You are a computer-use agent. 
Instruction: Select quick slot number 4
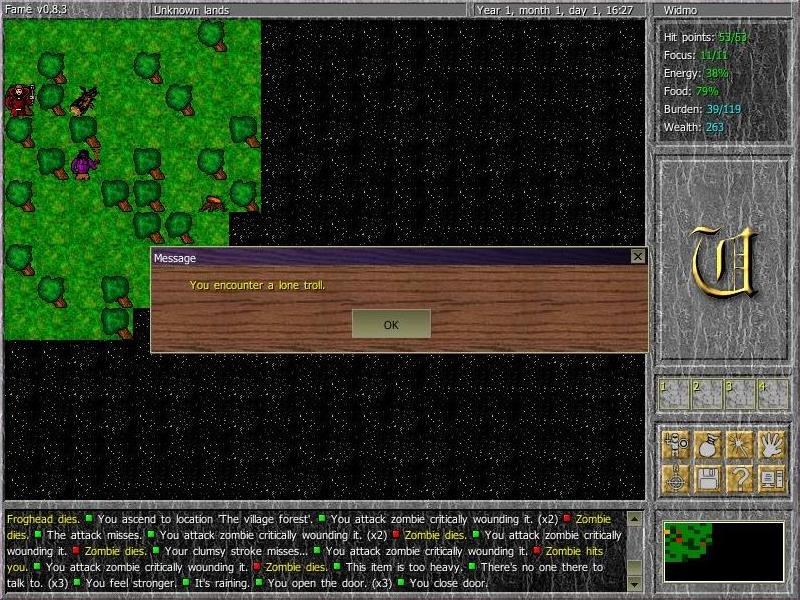pyautogui.click(x=773, y=394)
